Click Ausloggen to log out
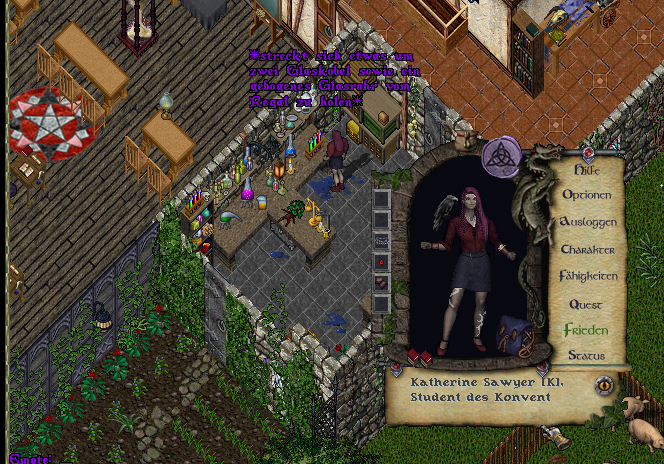 [x=588, y=222]
